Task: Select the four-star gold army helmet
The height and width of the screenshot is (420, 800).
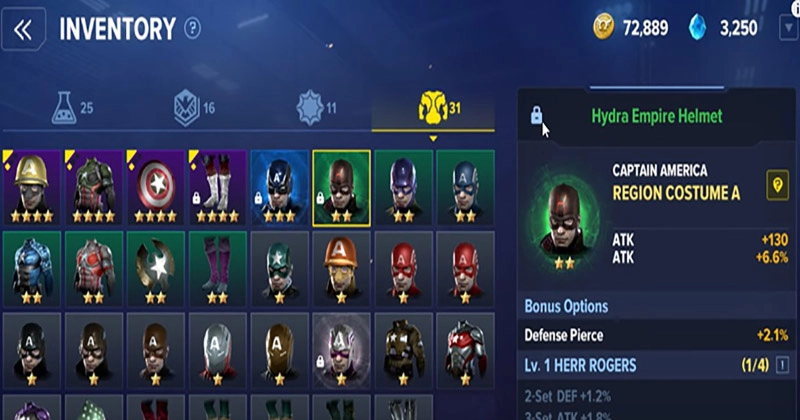Action: coord(33,187)
